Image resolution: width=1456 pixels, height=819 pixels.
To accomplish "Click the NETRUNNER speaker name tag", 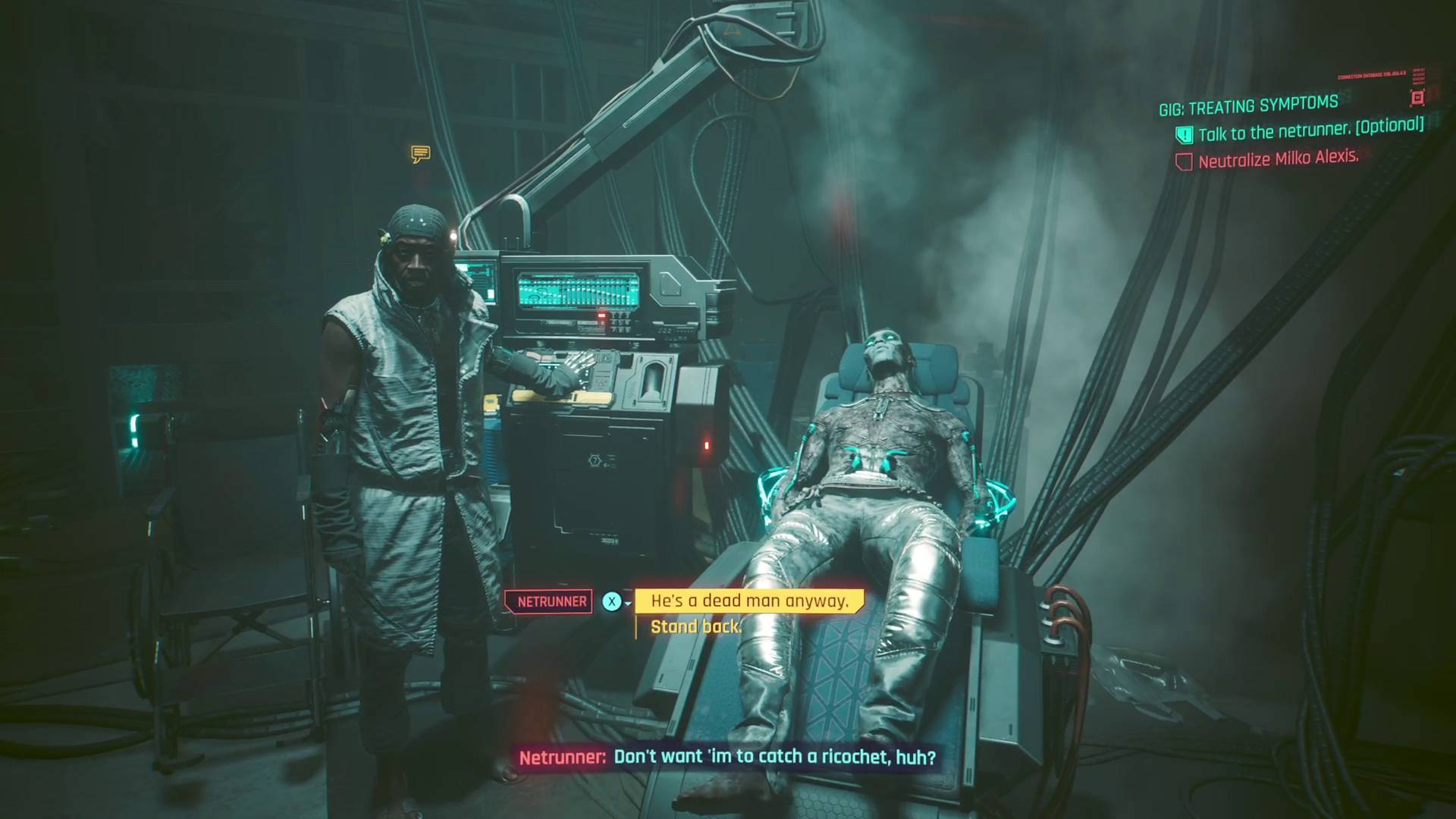I will click(548, 601).
